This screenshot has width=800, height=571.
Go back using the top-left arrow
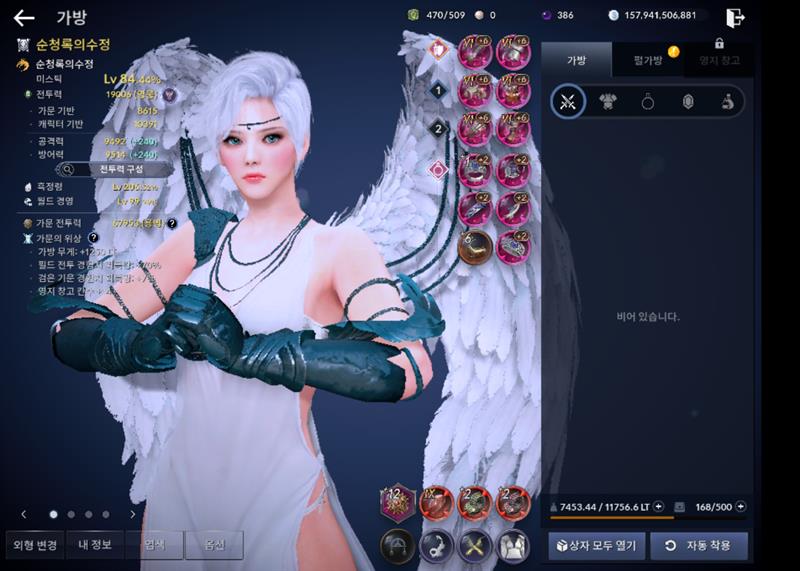click(x=24, y=17)
